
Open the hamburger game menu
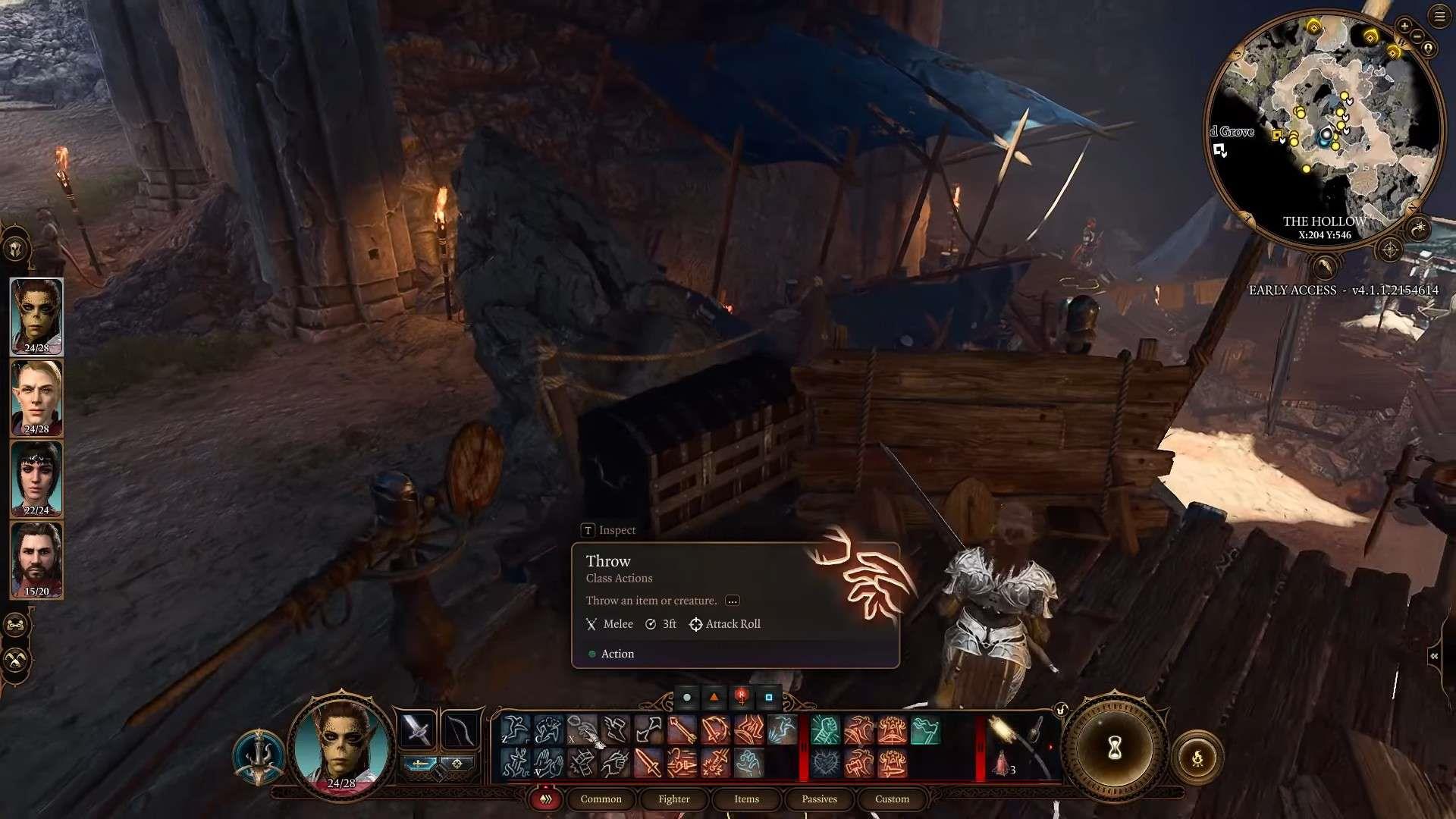[x=1439, y=17]
